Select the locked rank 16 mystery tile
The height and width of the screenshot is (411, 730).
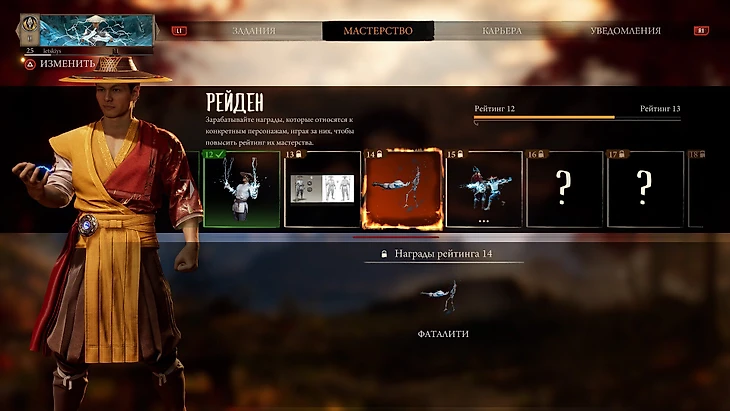[x=565, y=190]
